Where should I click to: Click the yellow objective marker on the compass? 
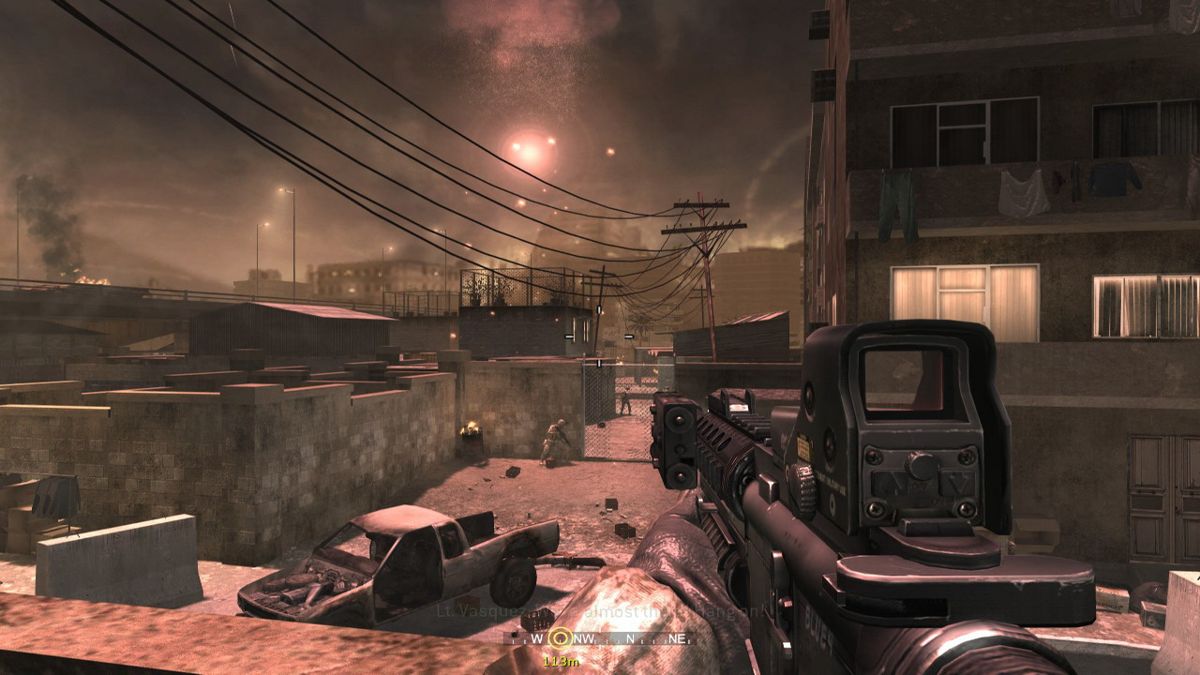[560, 636]
